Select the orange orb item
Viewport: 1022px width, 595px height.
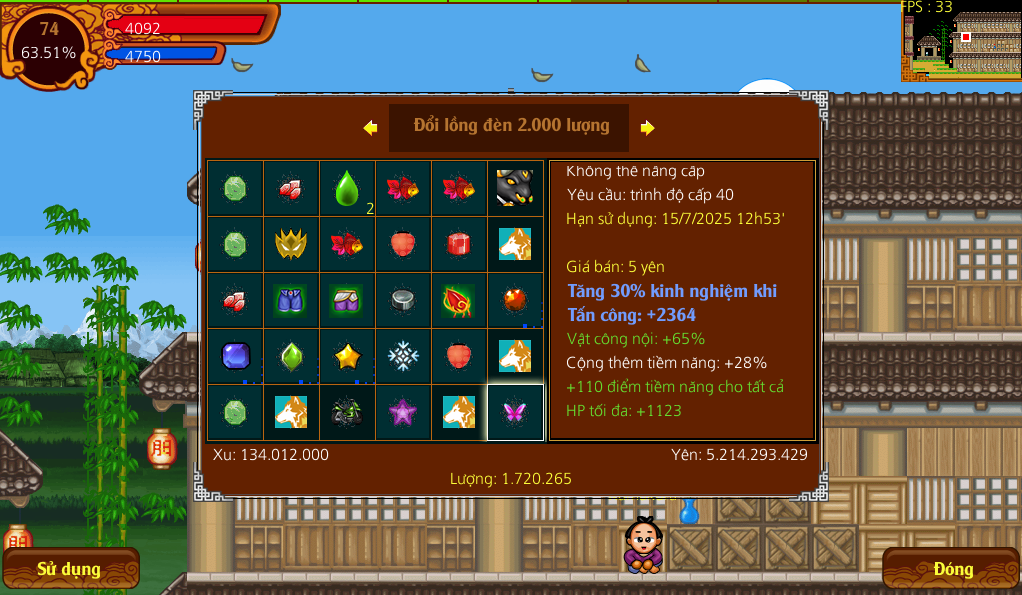pyautogui.click(x=515, y=300)
